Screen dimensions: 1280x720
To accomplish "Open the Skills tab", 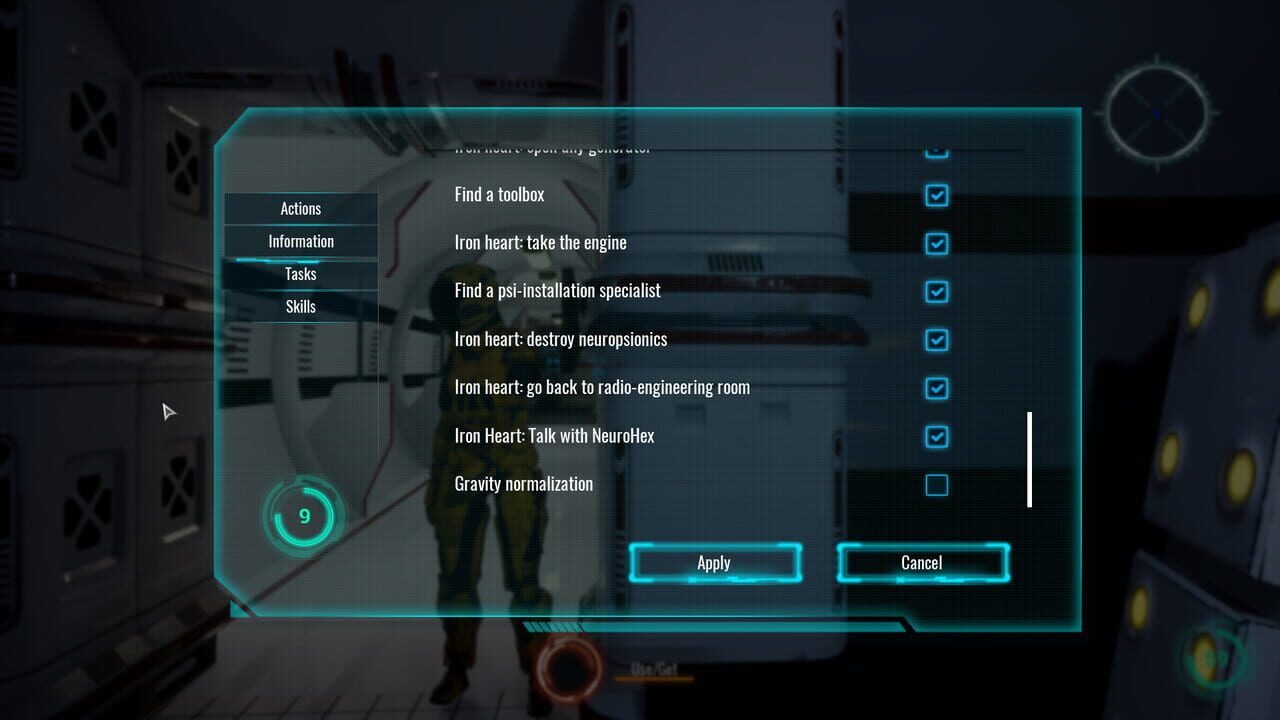I will pyautogui.click(x=300, y=306).
